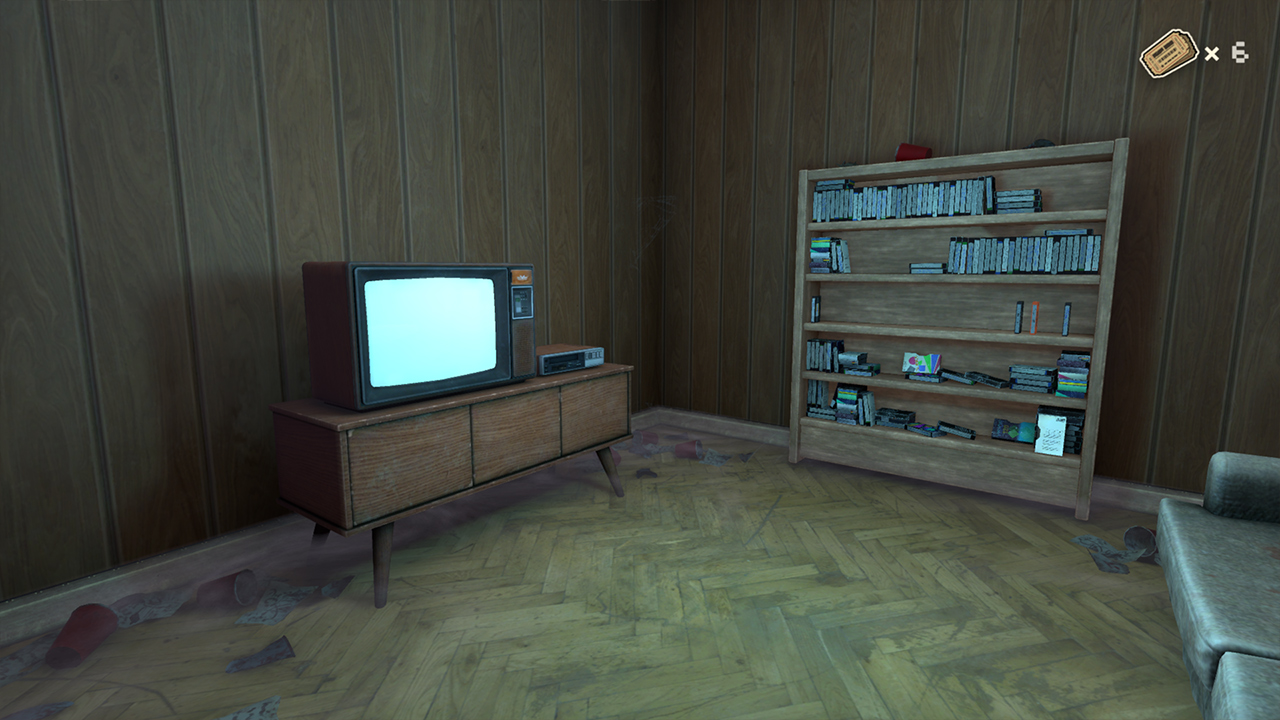Image resolution: width=1280 pixels, height=720 pixels.
Task: Click the red cup atop the bookshelf
Action: click(x=912, y=150)
